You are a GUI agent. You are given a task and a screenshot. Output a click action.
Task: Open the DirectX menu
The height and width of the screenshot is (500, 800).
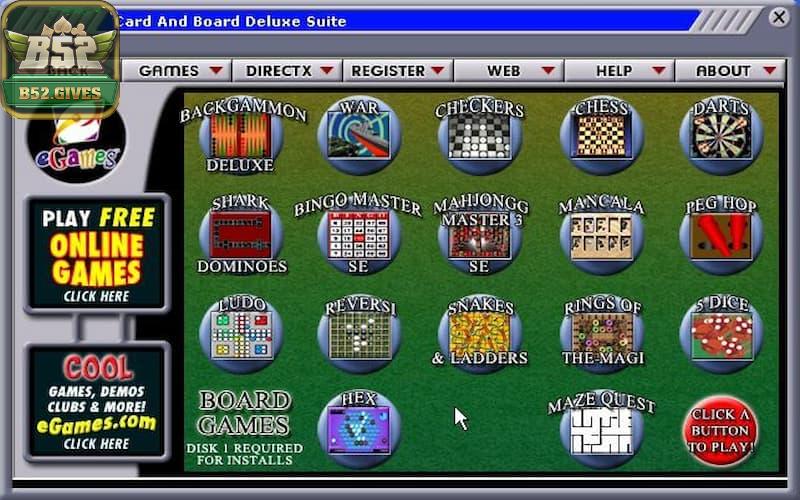[290, 71]
